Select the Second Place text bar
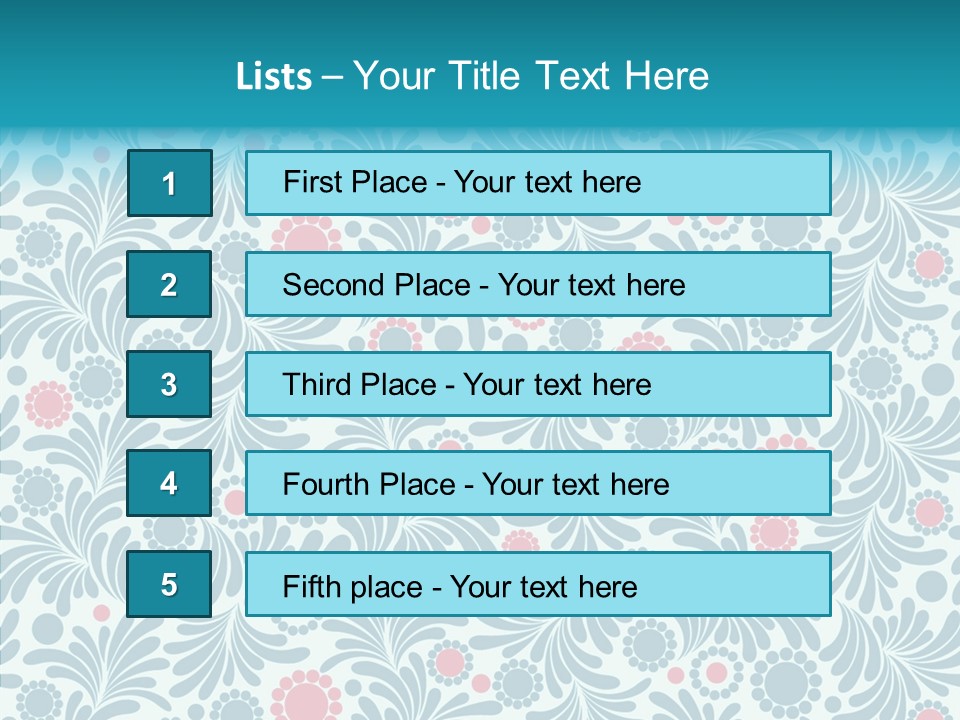The width and height of the screenshot is (960, 720). [538, 284]
